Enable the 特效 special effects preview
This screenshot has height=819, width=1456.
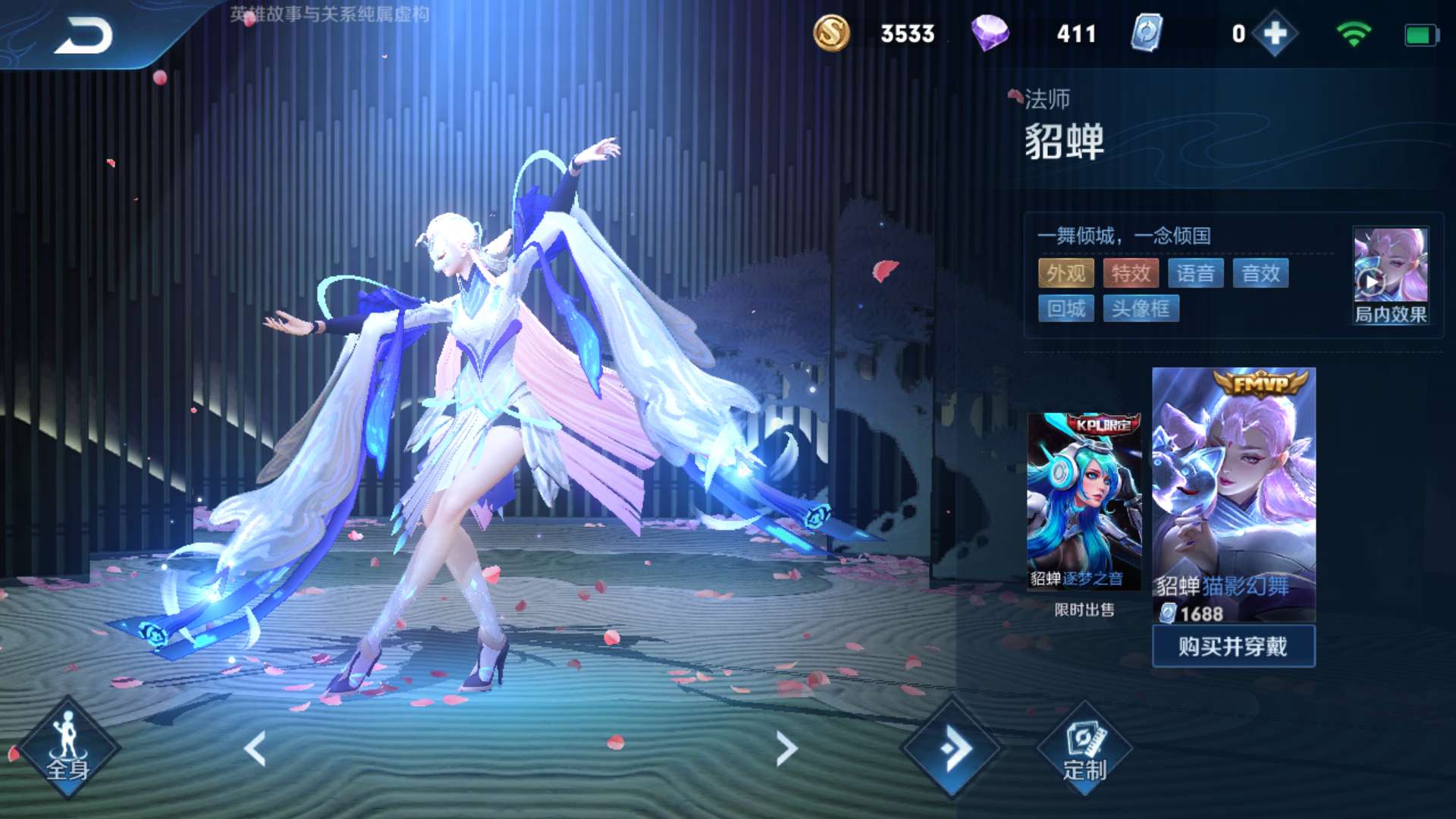[x=1131, y=273]
